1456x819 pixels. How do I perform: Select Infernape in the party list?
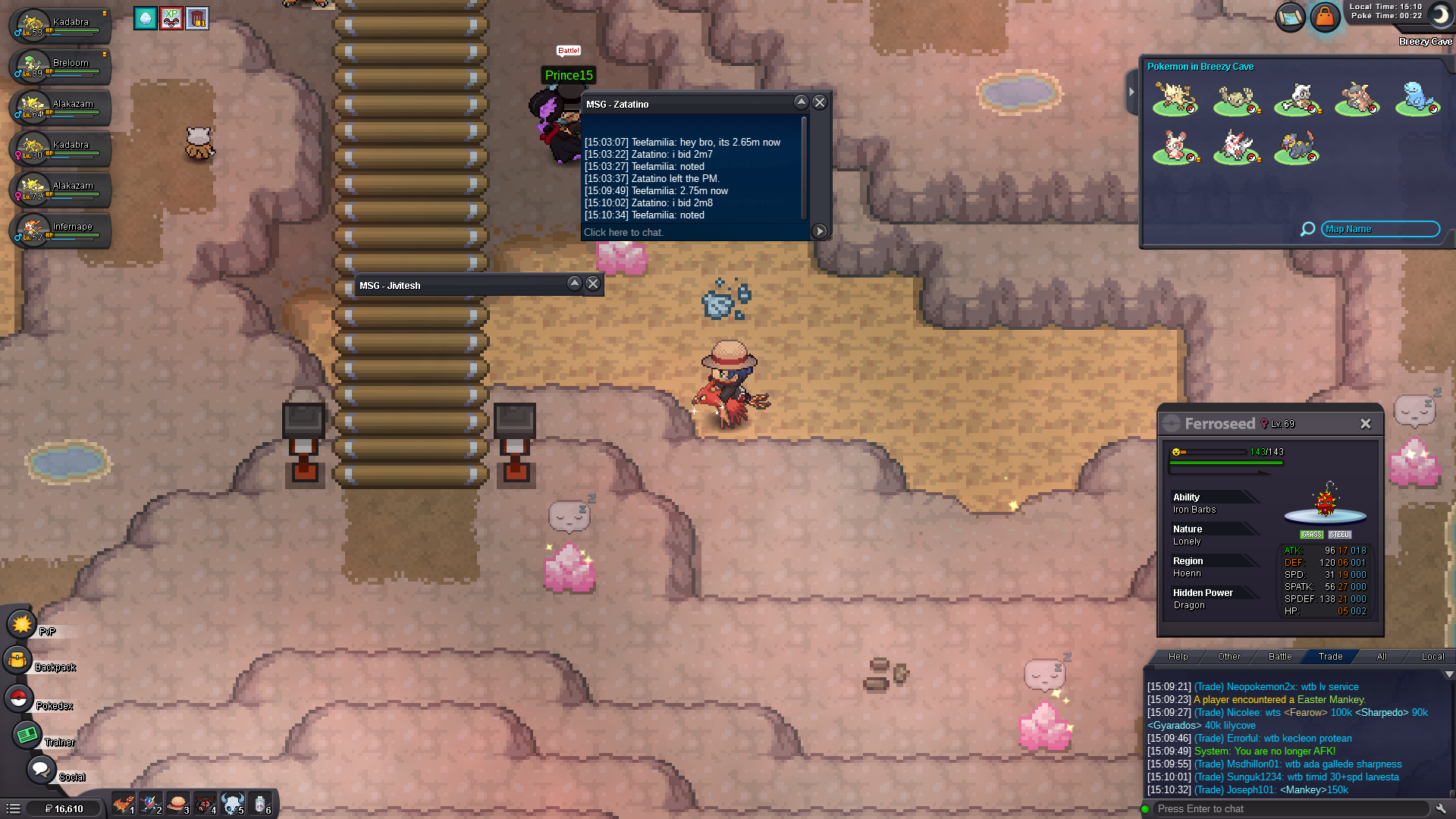[x=61, y=231]
